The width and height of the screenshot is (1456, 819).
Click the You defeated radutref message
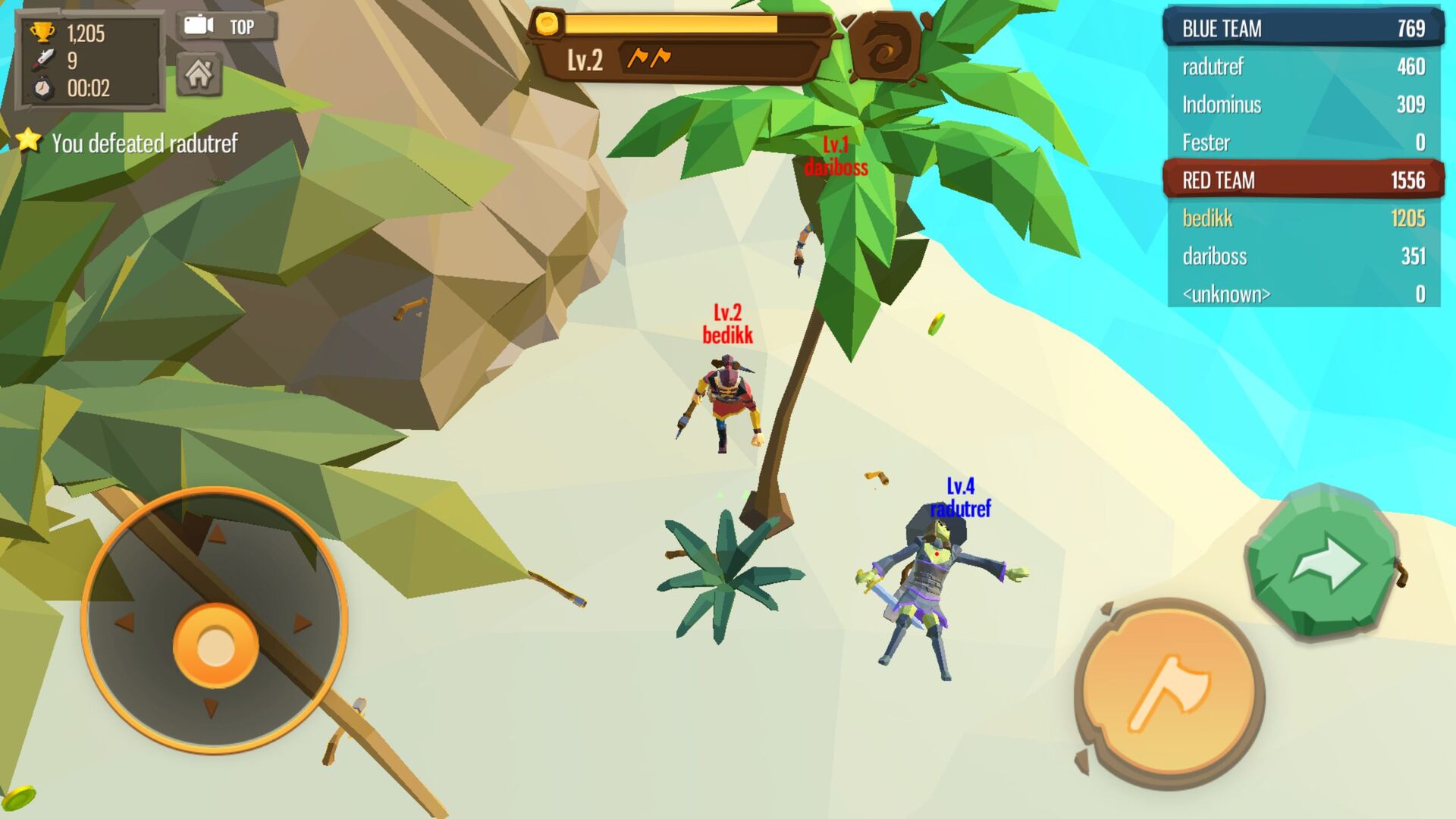[x=146, y=141]
